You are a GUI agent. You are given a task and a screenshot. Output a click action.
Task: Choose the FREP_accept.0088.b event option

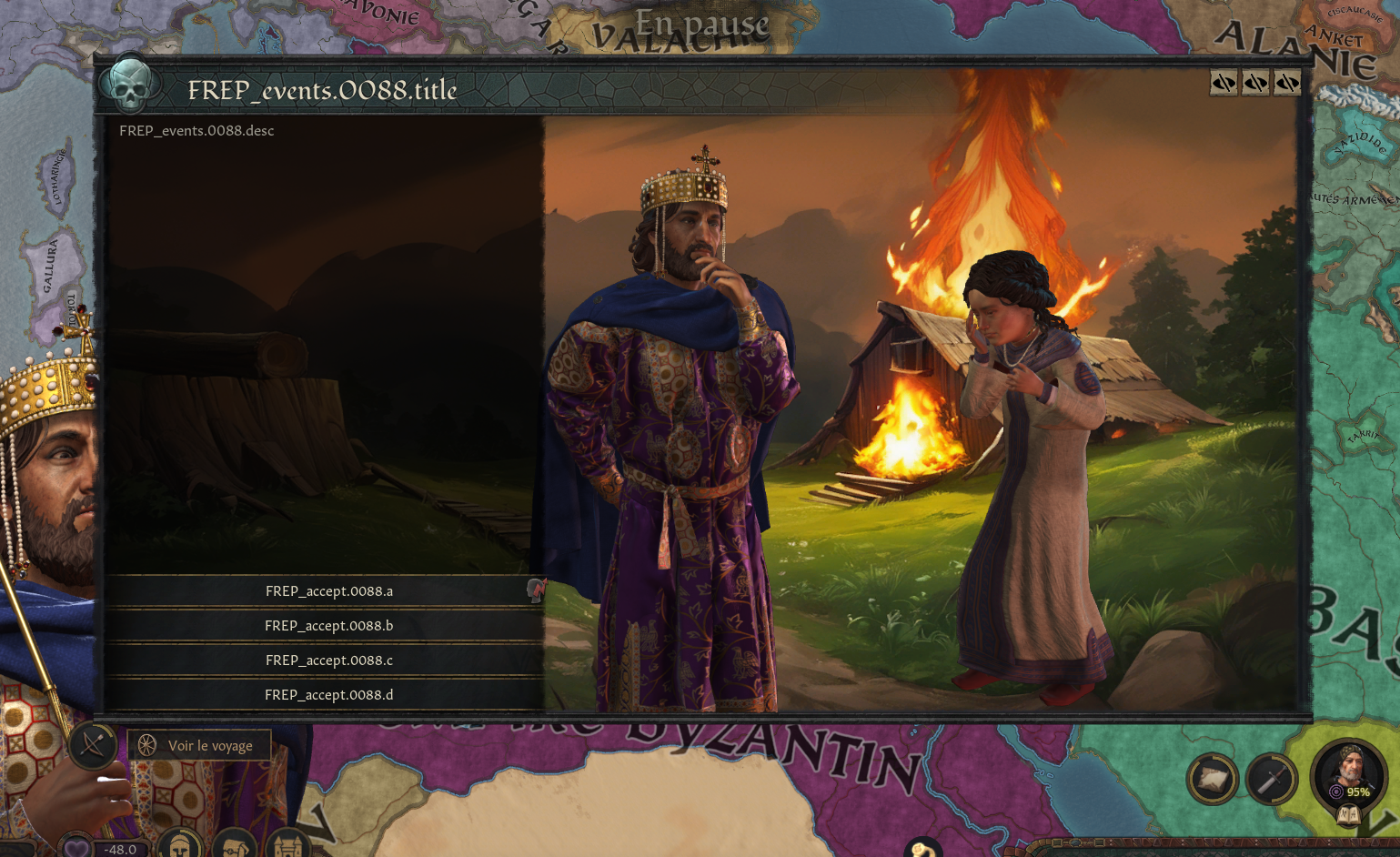click(x=328, y=626)
